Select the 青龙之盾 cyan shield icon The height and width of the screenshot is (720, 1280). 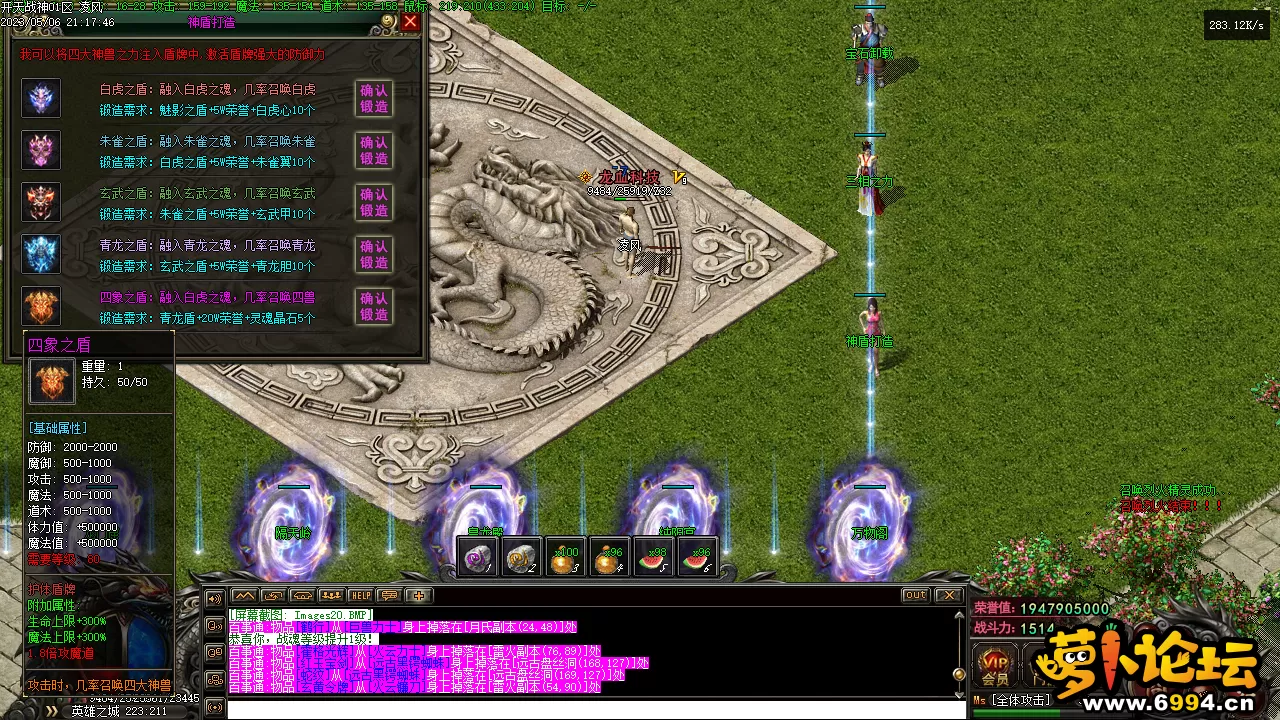pyautogui.click(x=41, y=254)
